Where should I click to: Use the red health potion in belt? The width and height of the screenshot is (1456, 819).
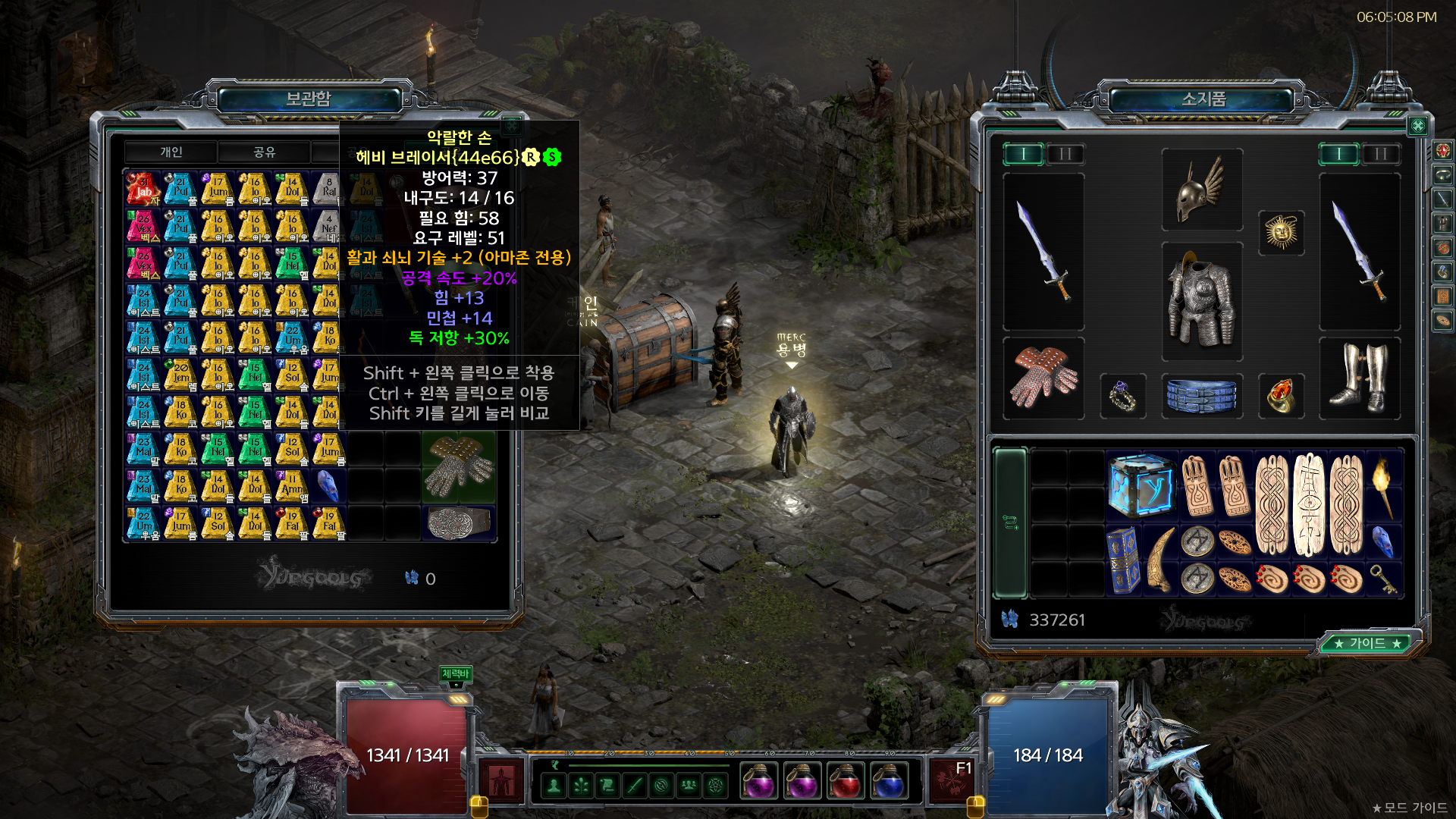tap(845, 781)
